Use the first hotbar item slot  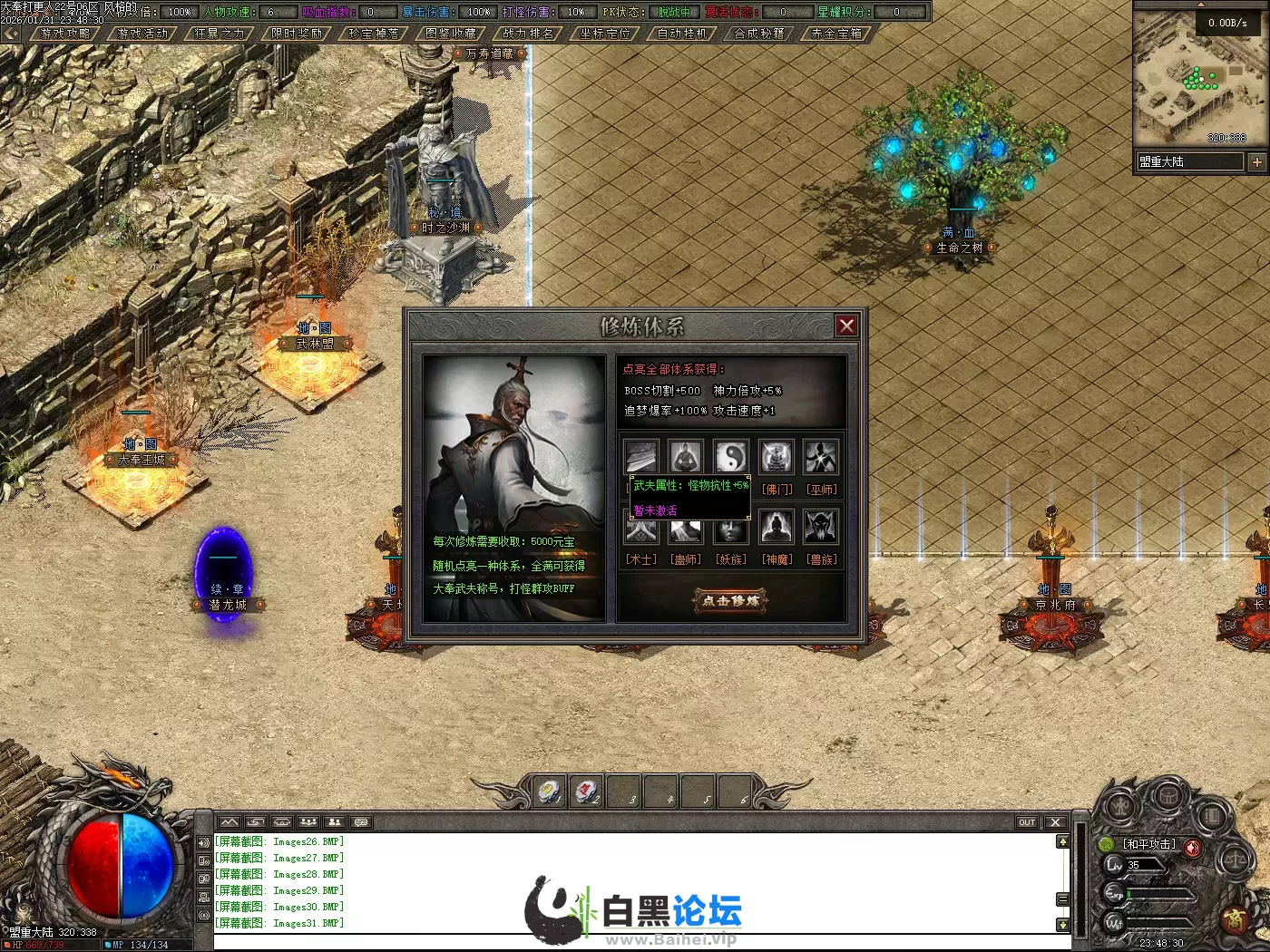coord(549,792)
